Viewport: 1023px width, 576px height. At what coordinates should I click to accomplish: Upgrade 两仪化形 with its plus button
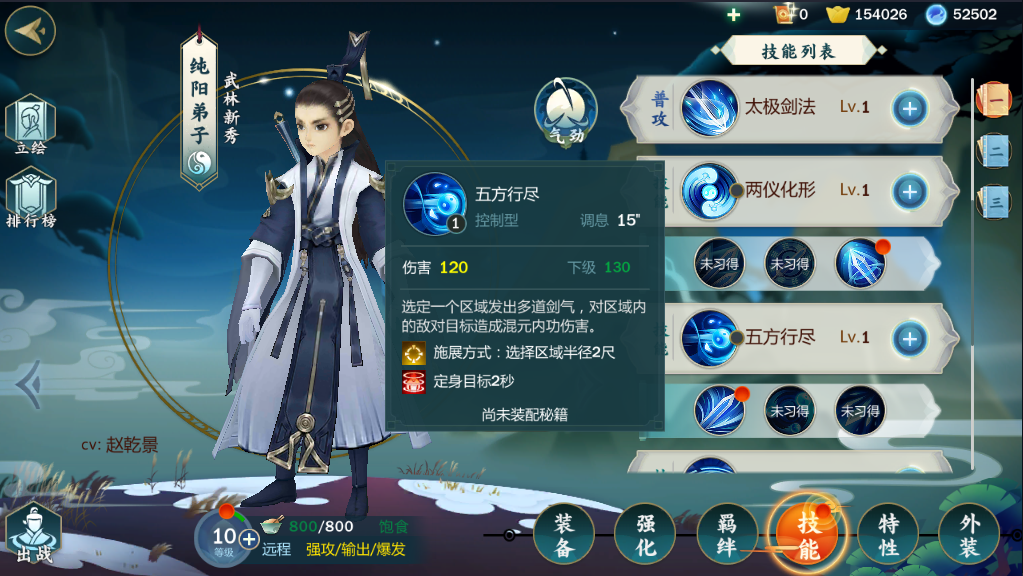click(909, 191)
